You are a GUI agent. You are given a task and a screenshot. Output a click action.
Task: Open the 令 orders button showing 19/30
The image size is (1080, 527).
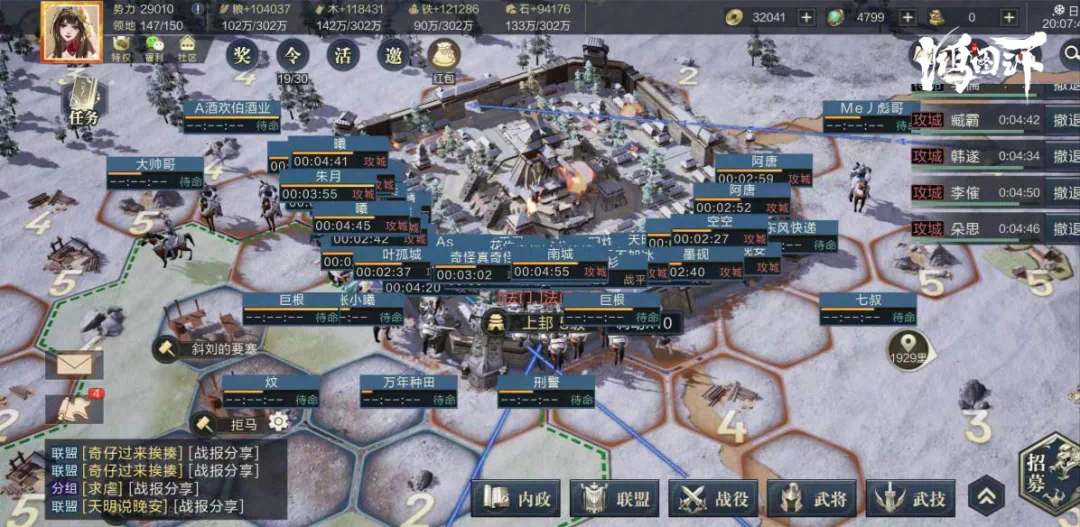click(293, 55)
